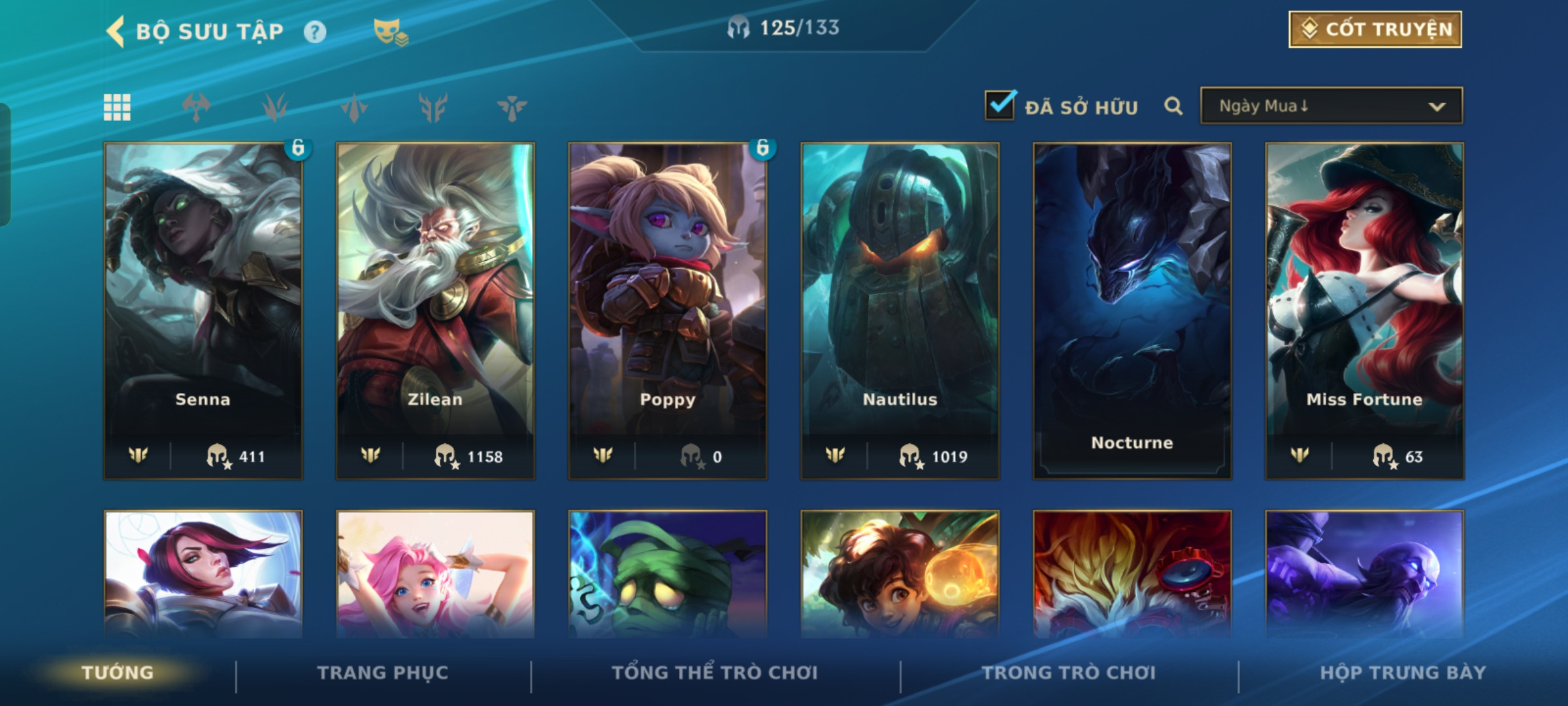Expand the Ngày Mua sort dropdown

1331,106
